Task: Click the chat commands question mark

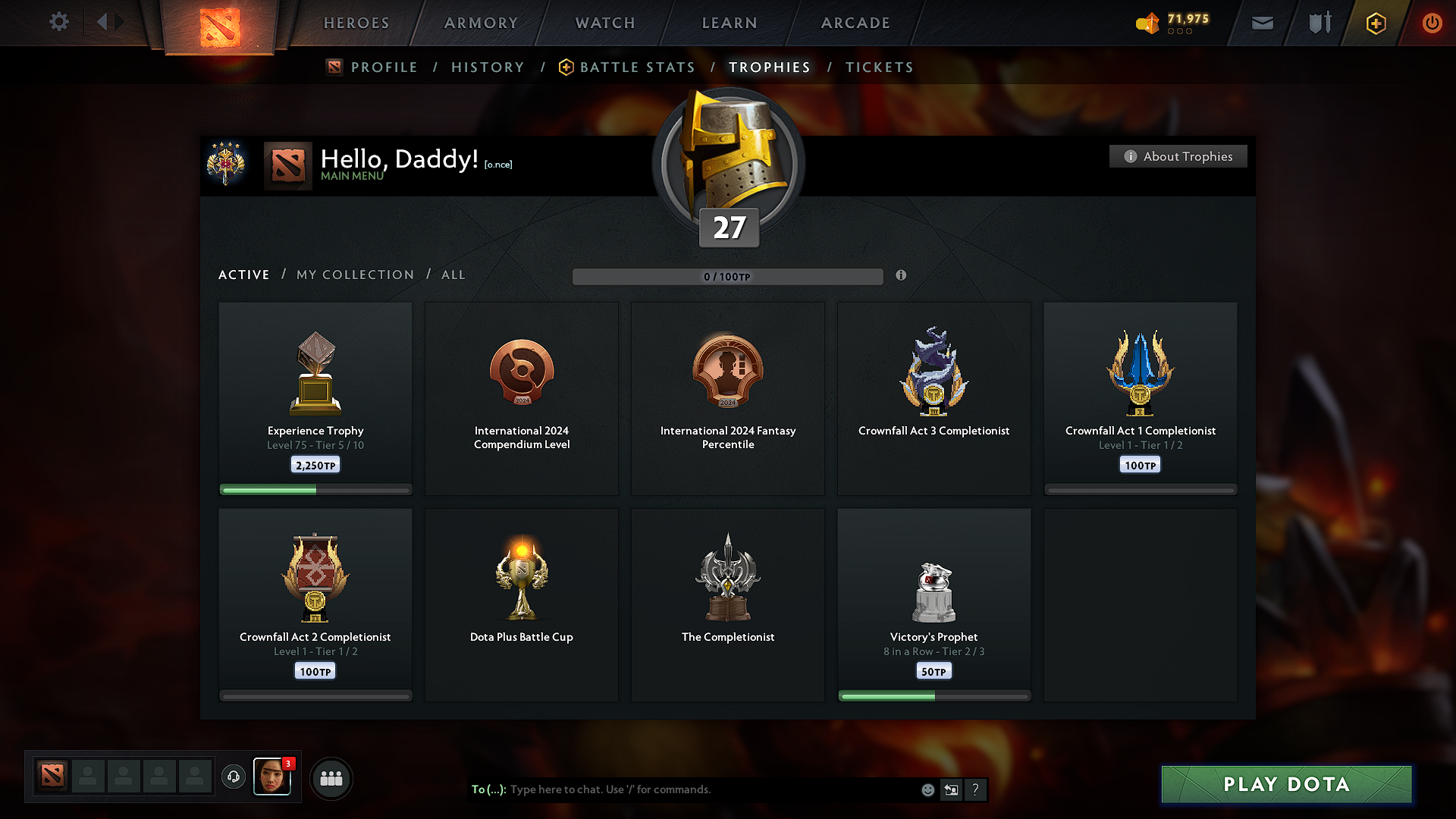Action: [975, 789]
